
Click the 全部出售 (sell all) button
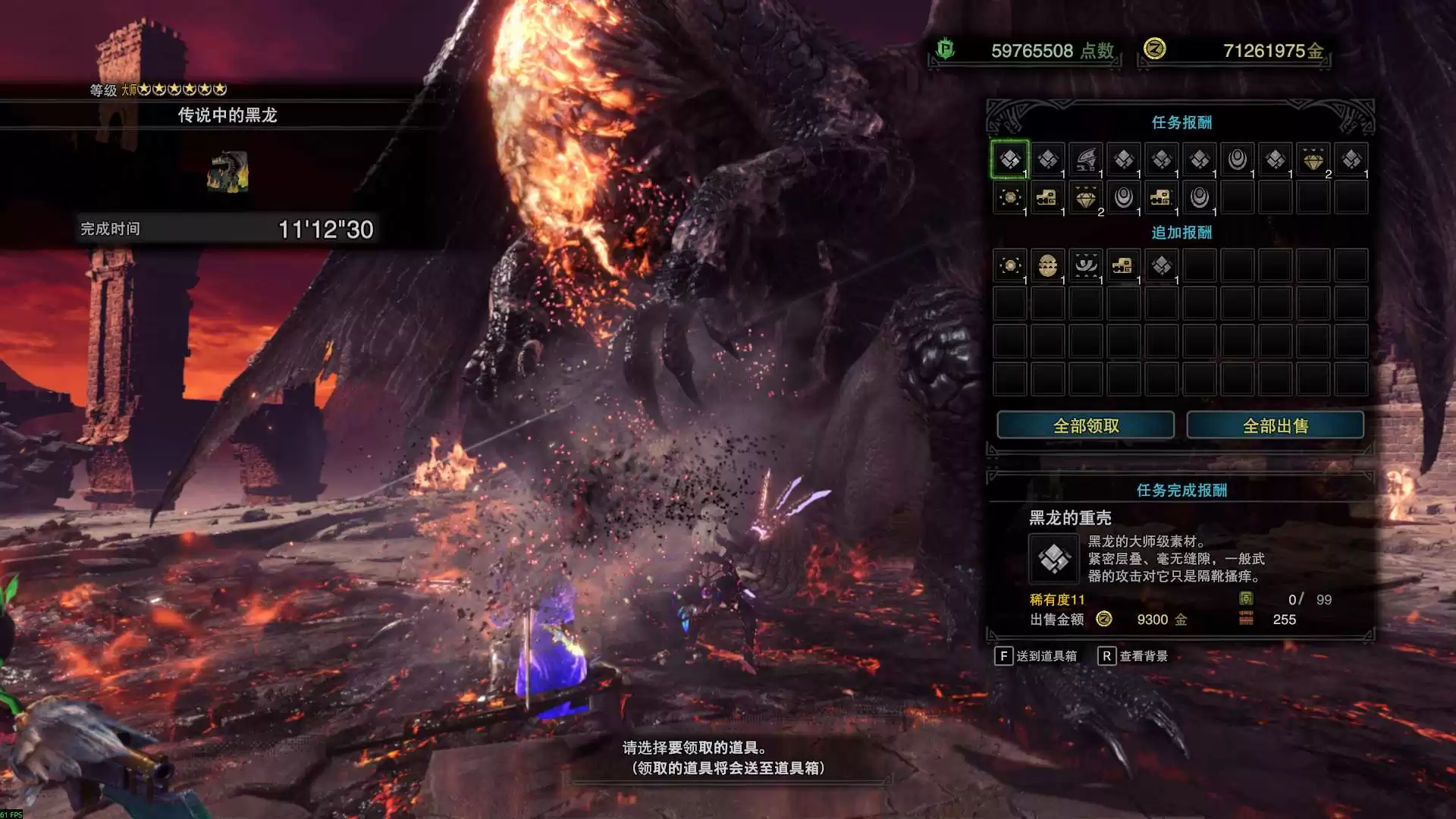(x=1275, y=425)
